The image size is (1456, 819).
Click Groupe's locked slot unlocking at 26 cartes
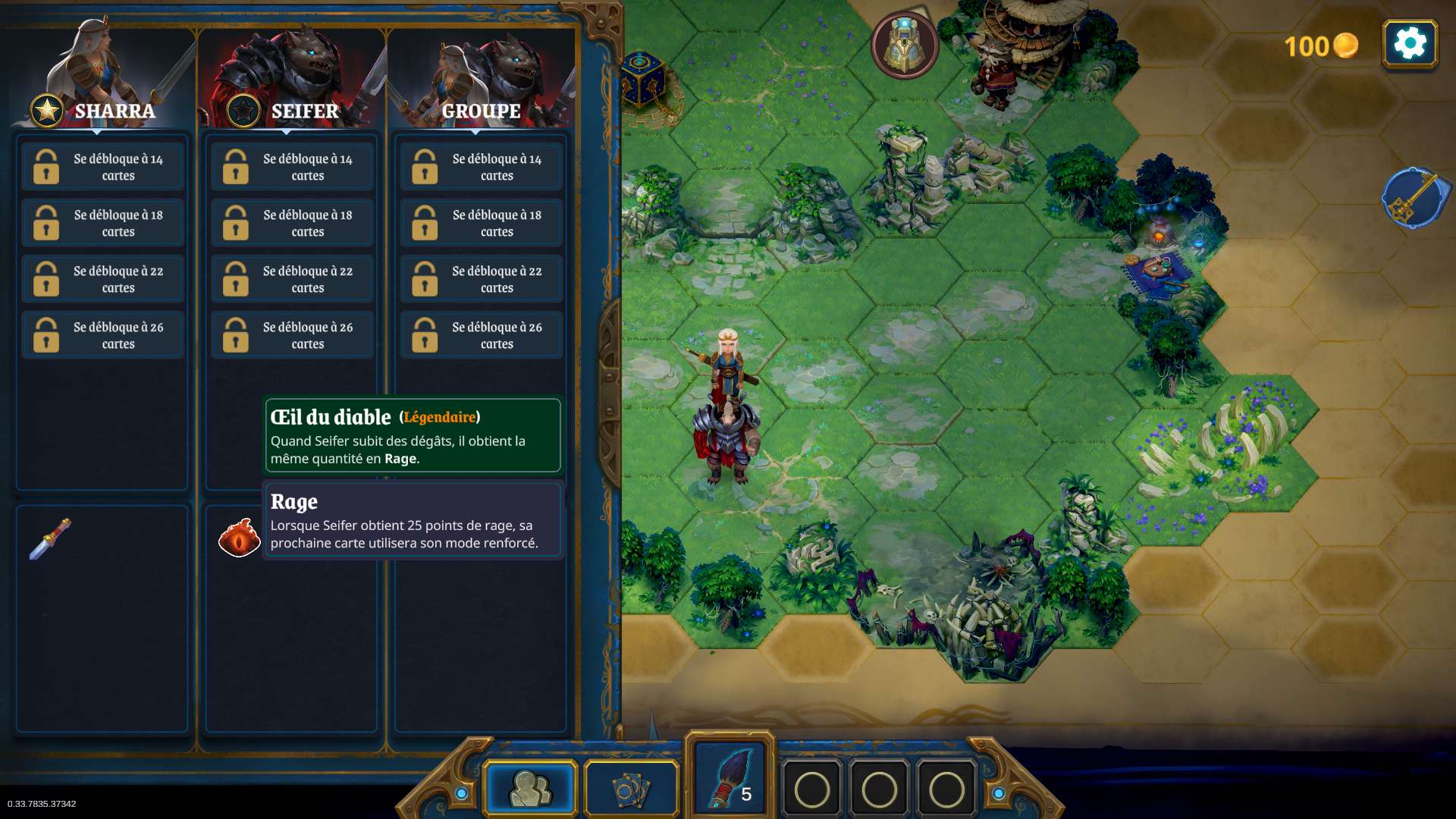[481, 335]
